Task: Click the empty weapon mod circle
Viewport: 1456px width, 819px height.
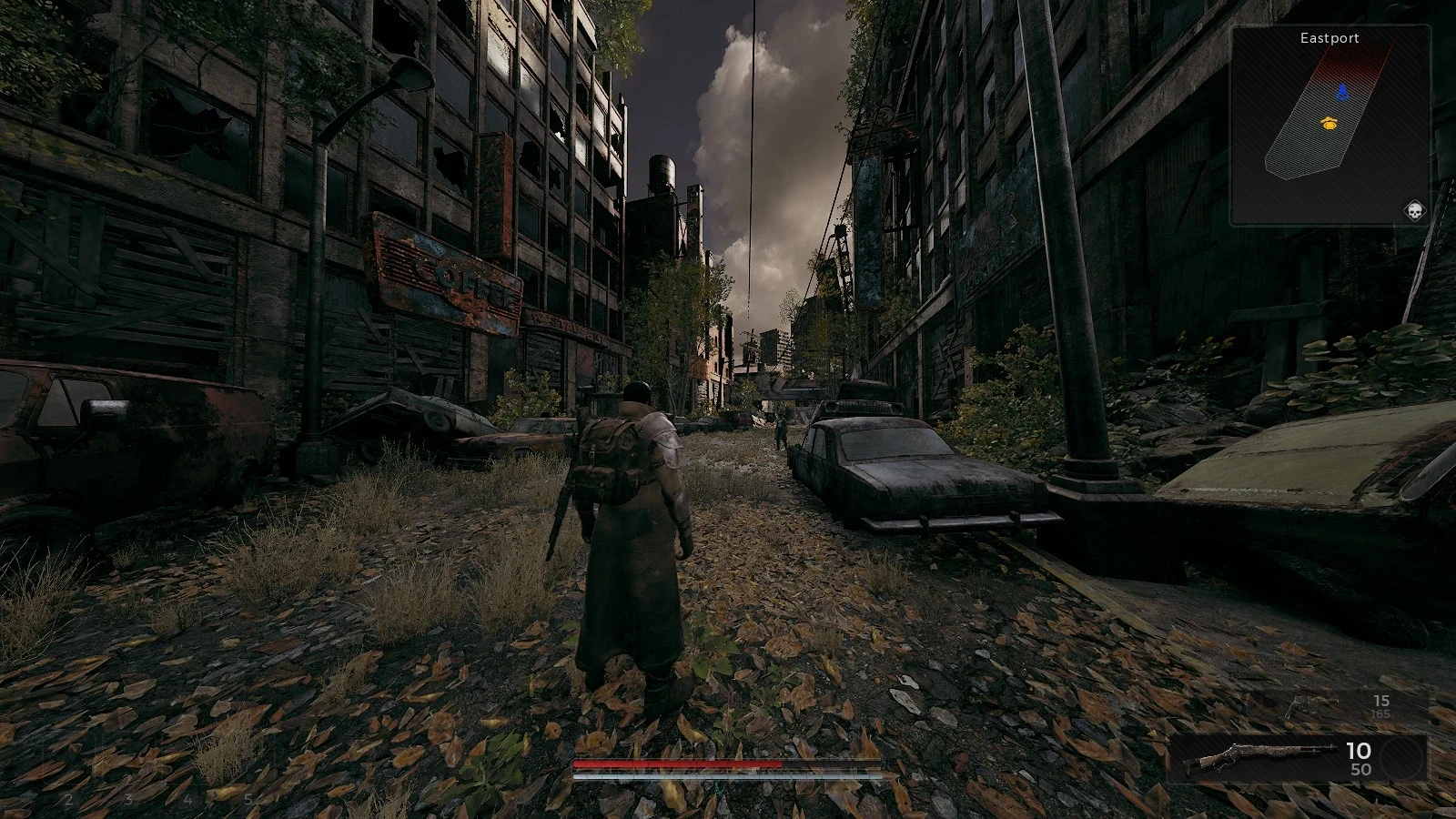Action: 1401,758
